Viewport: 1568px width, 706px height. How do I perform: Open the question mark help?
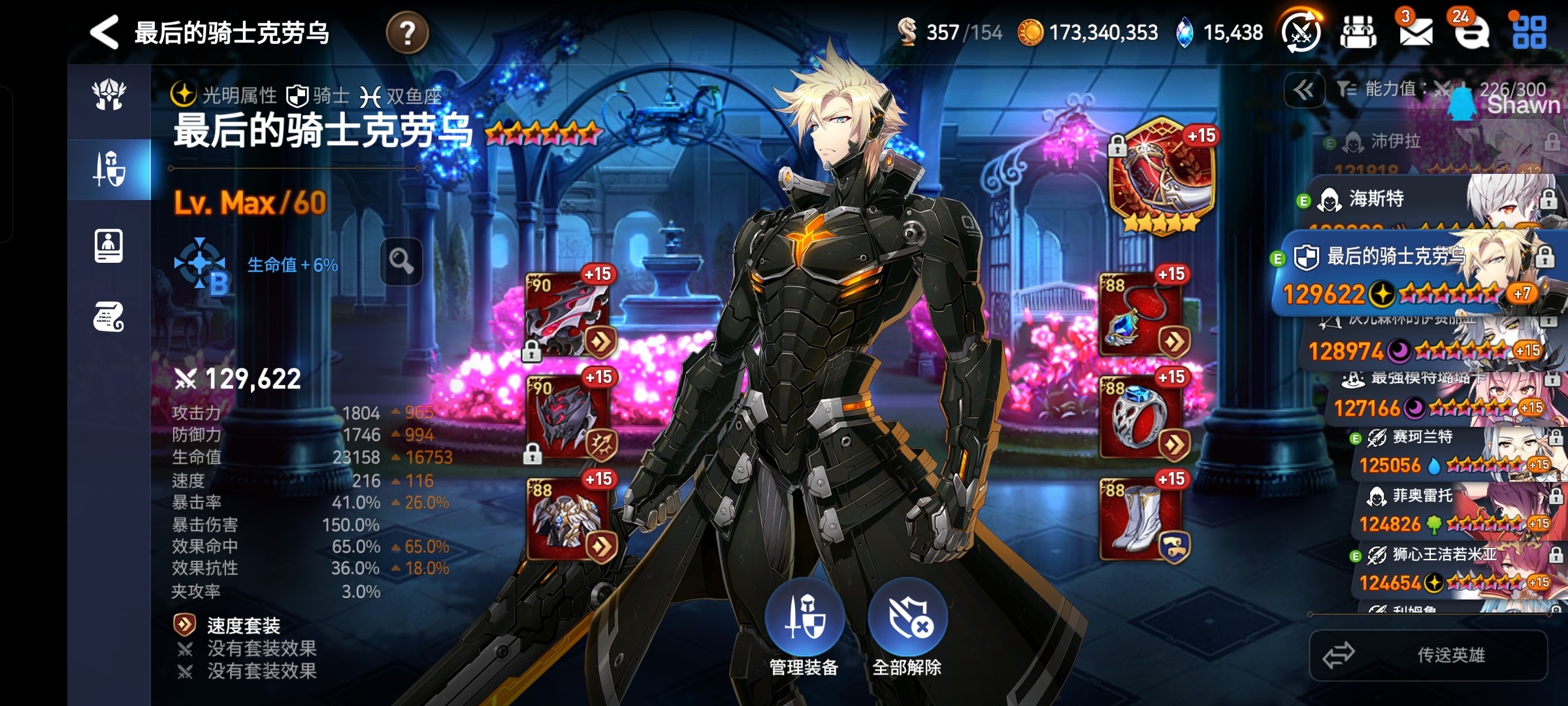point(407,33)
